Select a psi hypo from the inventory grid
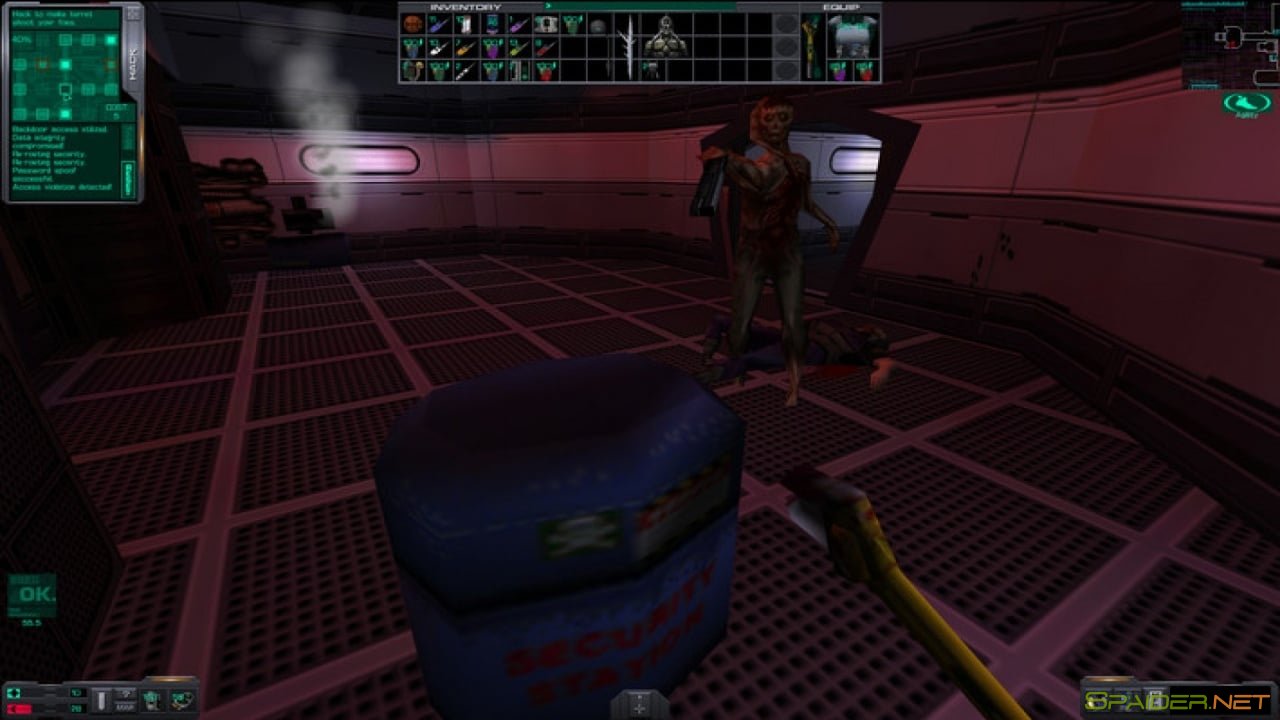The height and width of the screenshot is (720, 1280). (492, 49)
